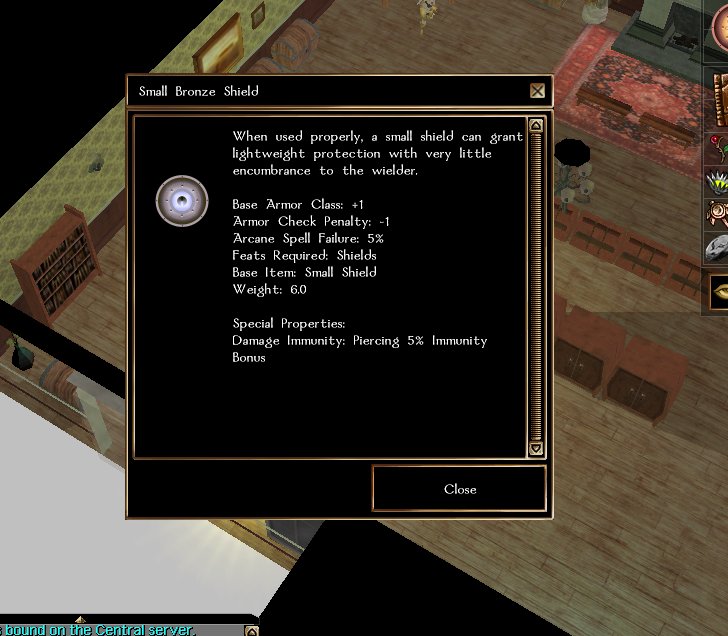Close the Small Bronze Shield window with X
The image size is (728, 636).
click(x=538, y=91)
